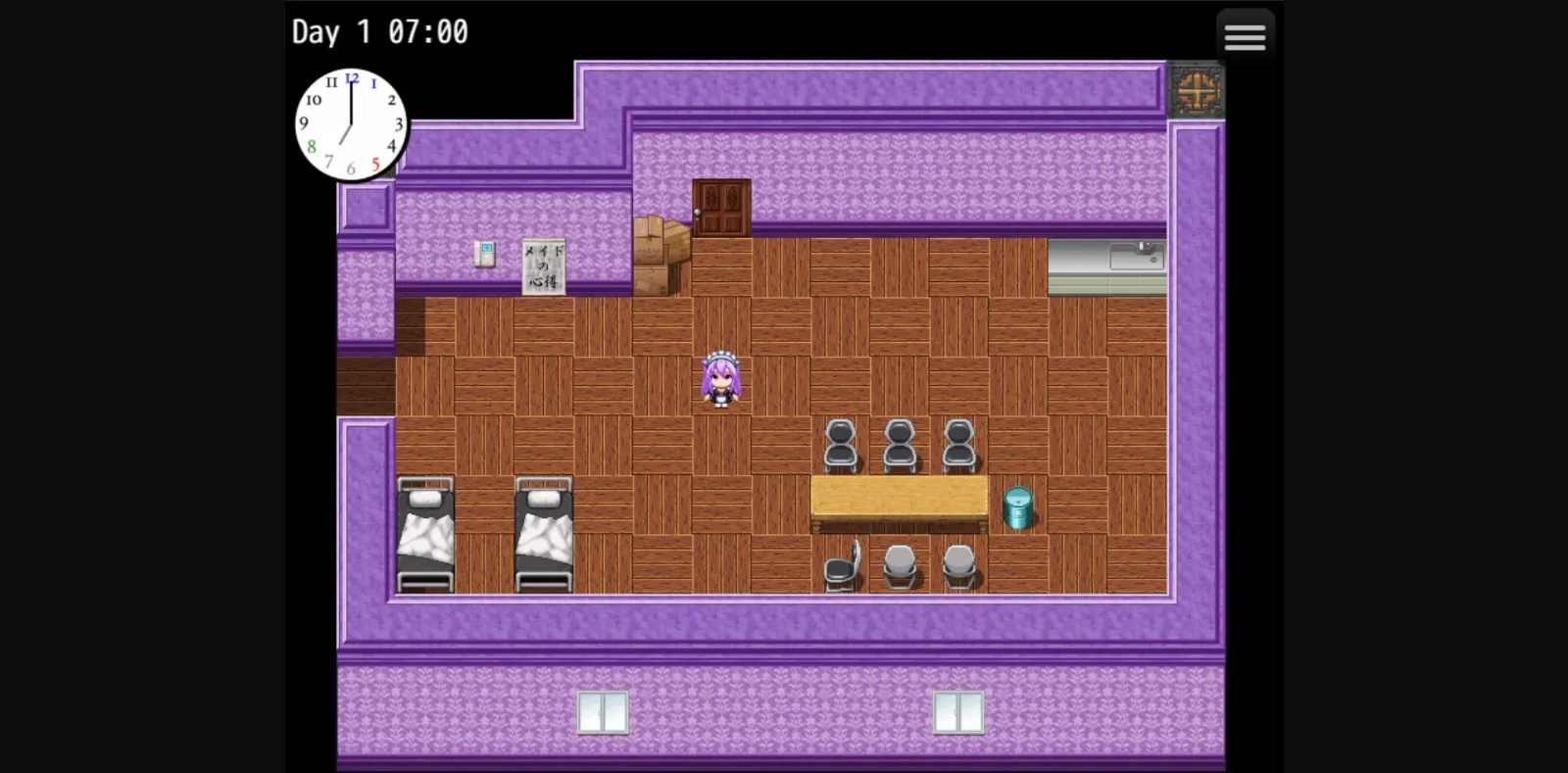Click the analog clock icon
Image resolution: width=1568 pixels, height=773 pixels.
350,122
